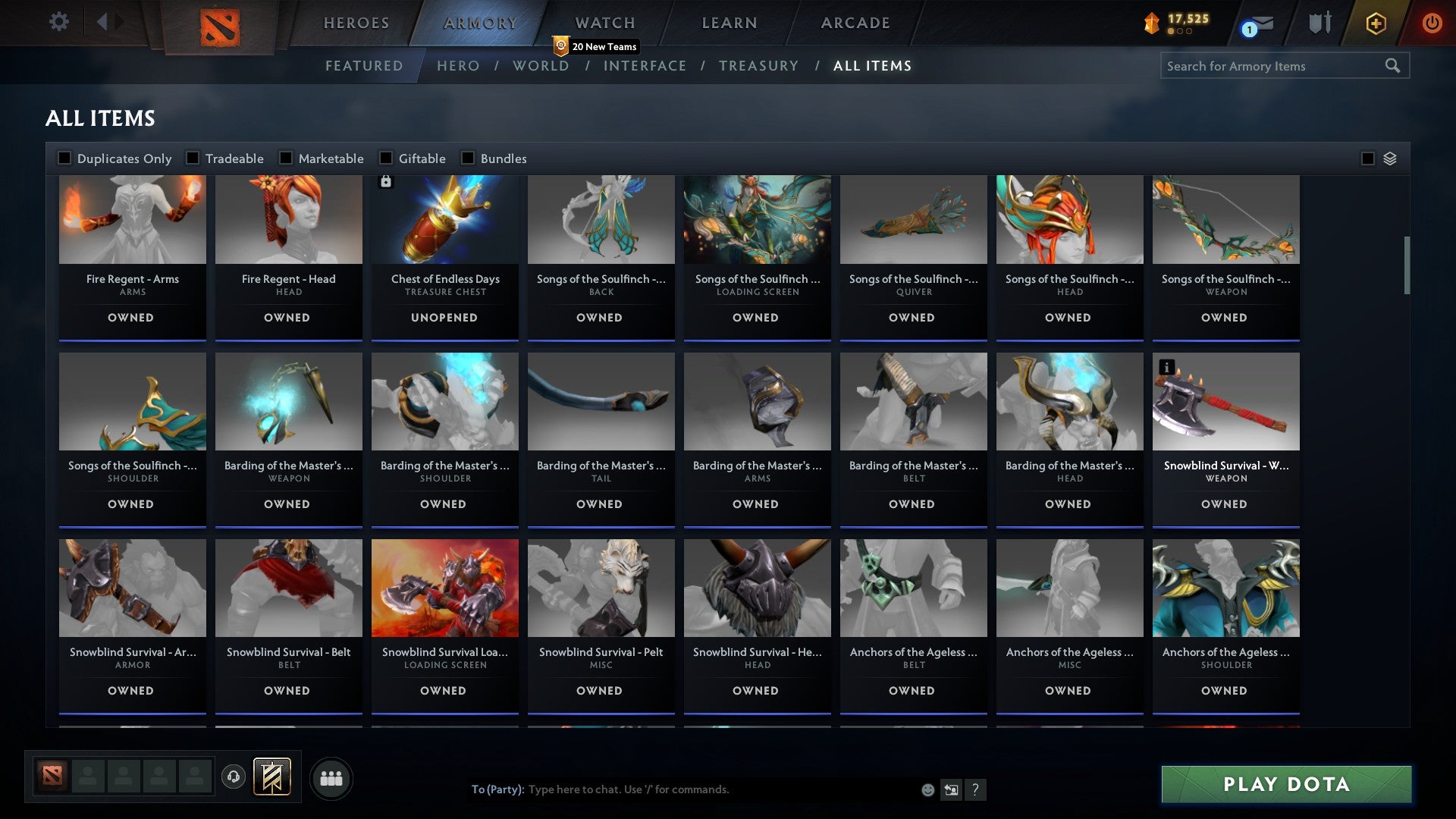Image resolution: width=1456 pixels, height=819 pixels.
Task: Open voice chat headset icon near party slots
Action: pyautogui.click(x=233, y=777)
